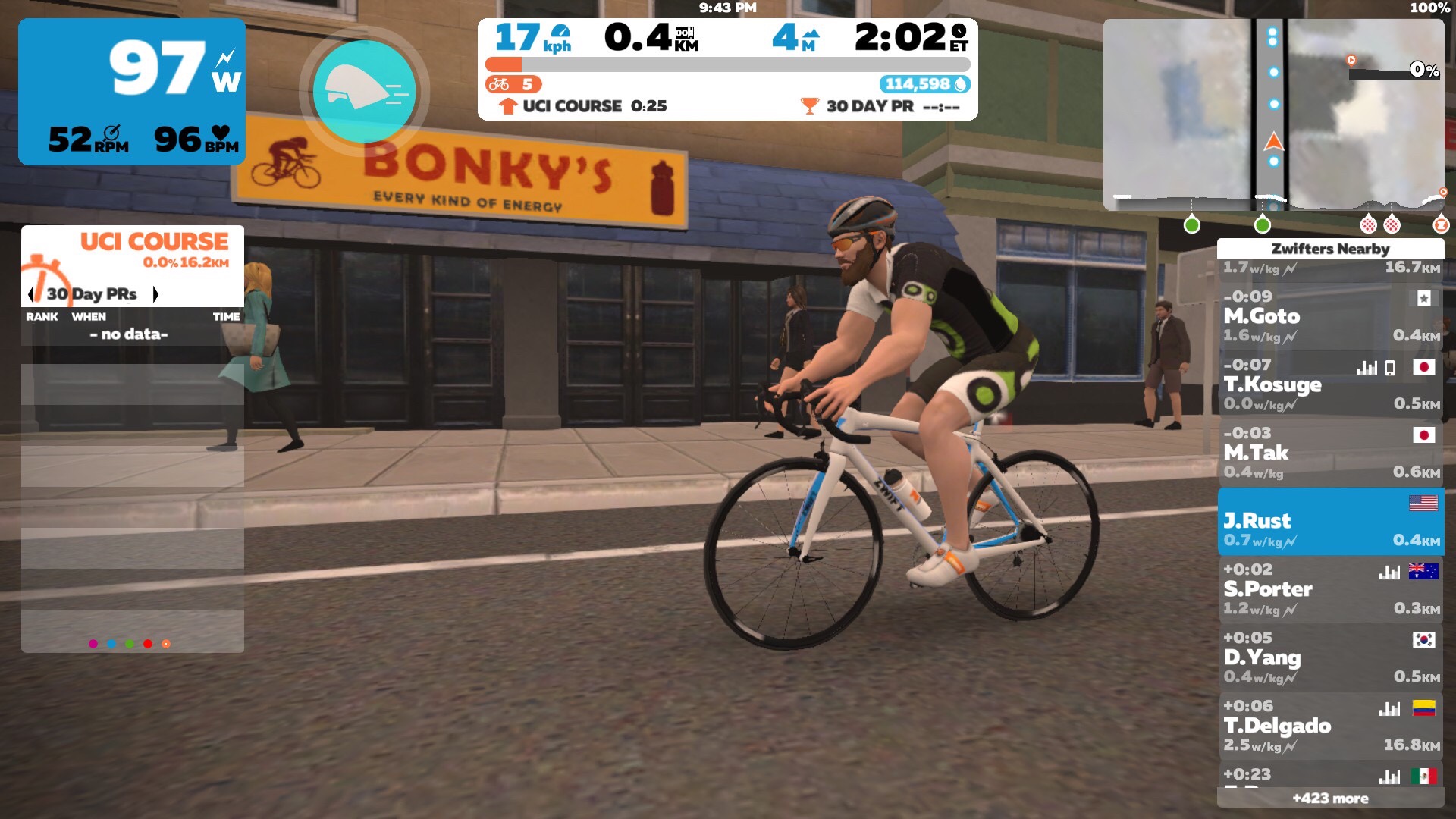Go to the next leaderboard with right arrow
Screen dimensions: 1456x819
tap(155, 294)
